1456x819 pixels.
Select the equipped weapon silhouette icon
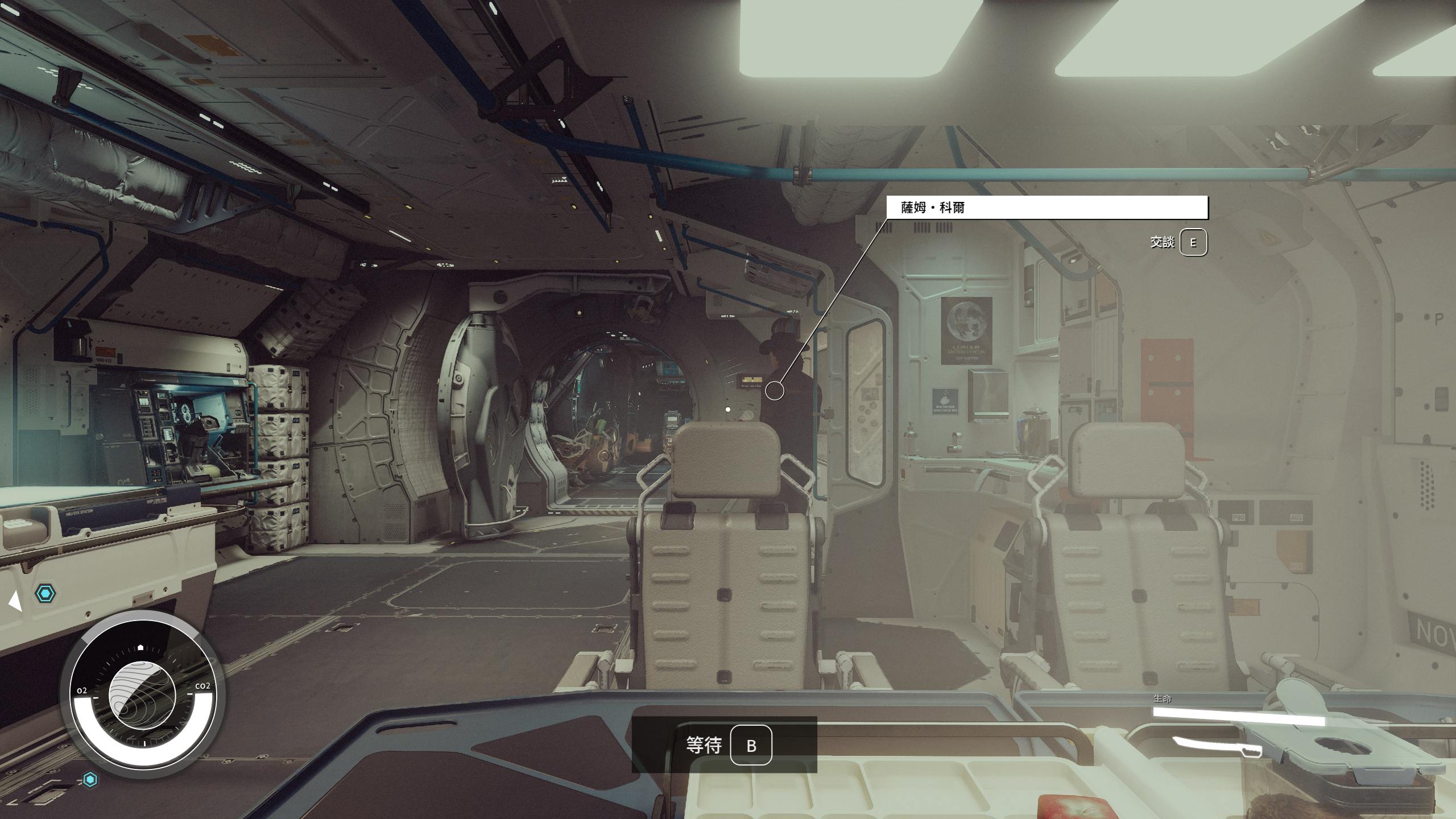point(1217,746)
